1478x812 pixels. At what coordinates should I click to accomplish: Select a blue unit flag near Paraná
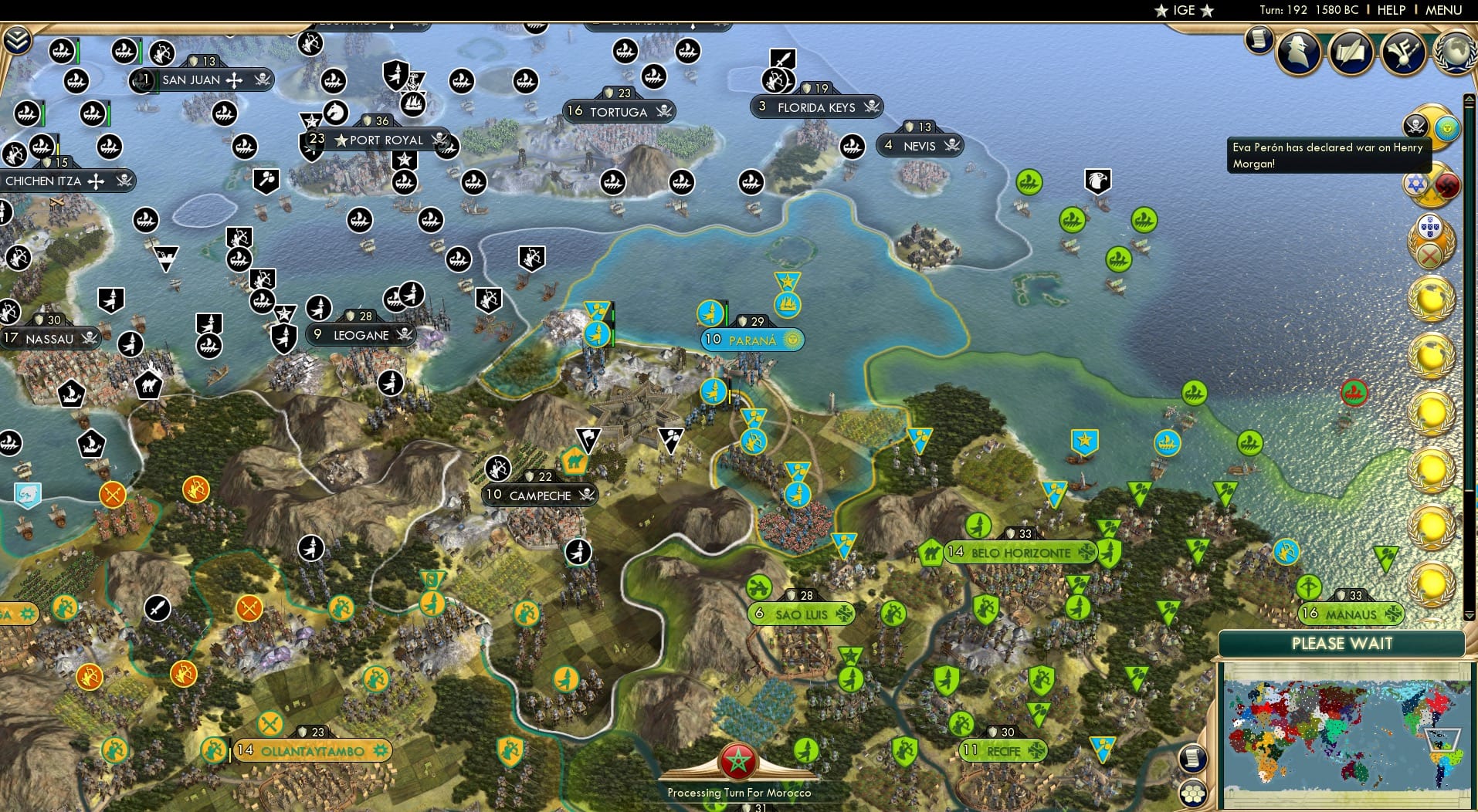pos(711,314)
